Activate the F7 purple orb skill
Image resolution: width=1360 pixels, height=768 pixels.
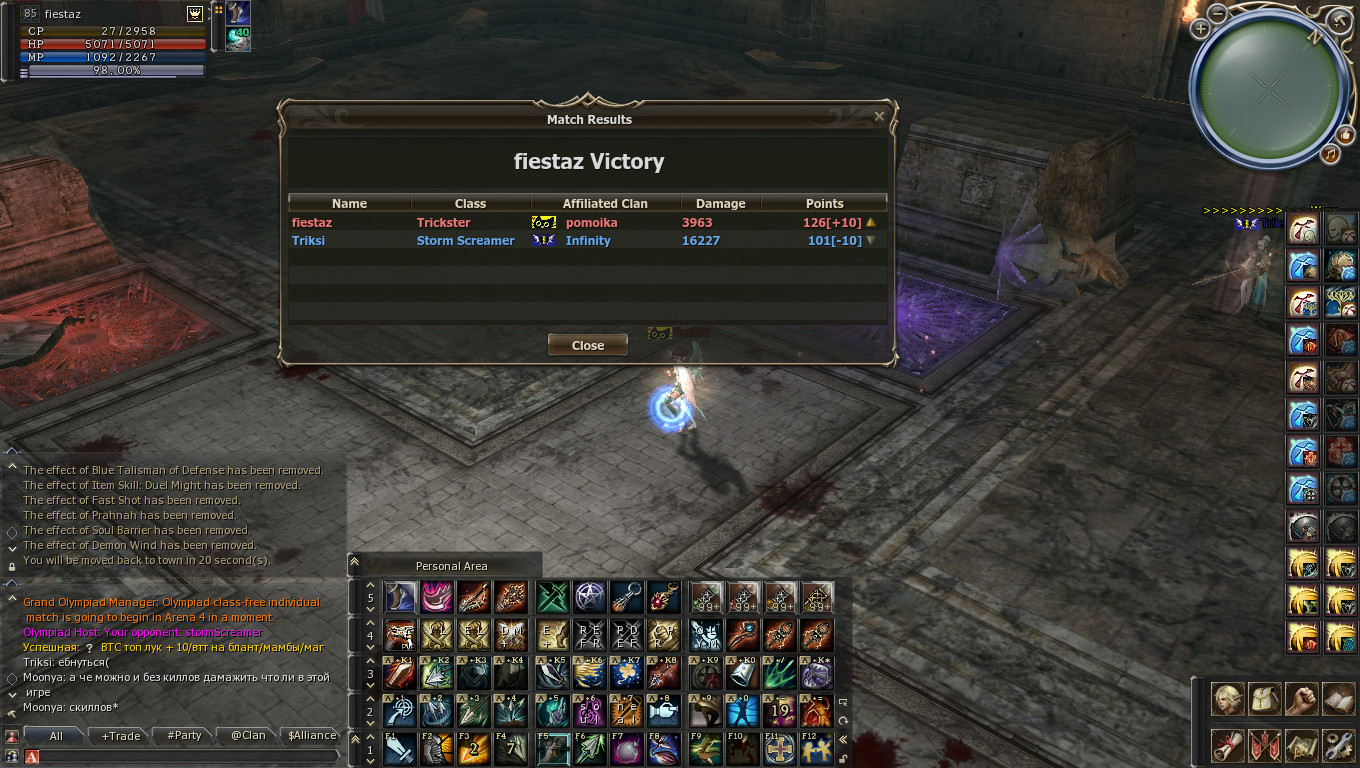point(627,749)
